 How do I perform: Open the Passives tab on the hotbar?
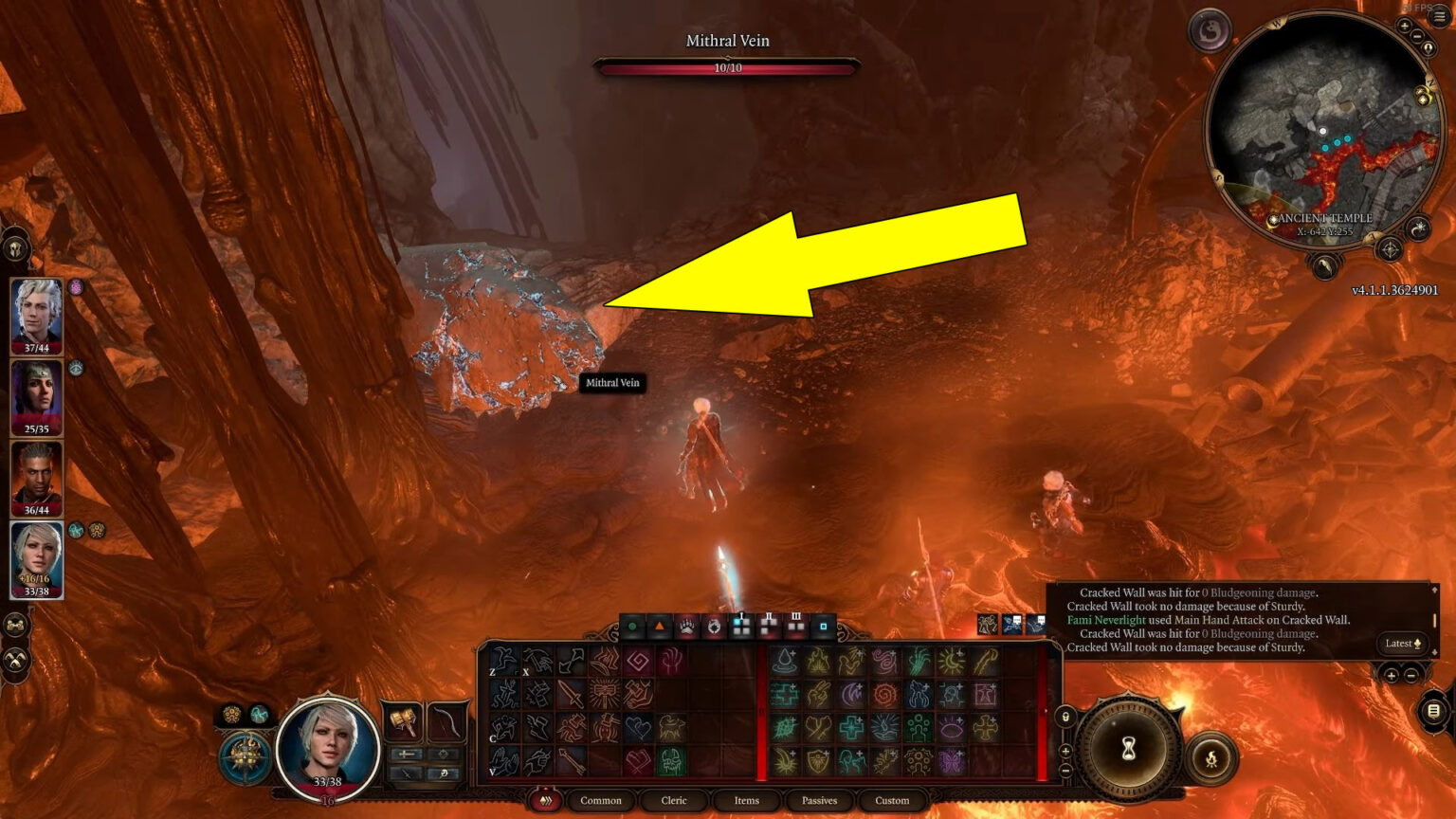click(x=819, y=801)
